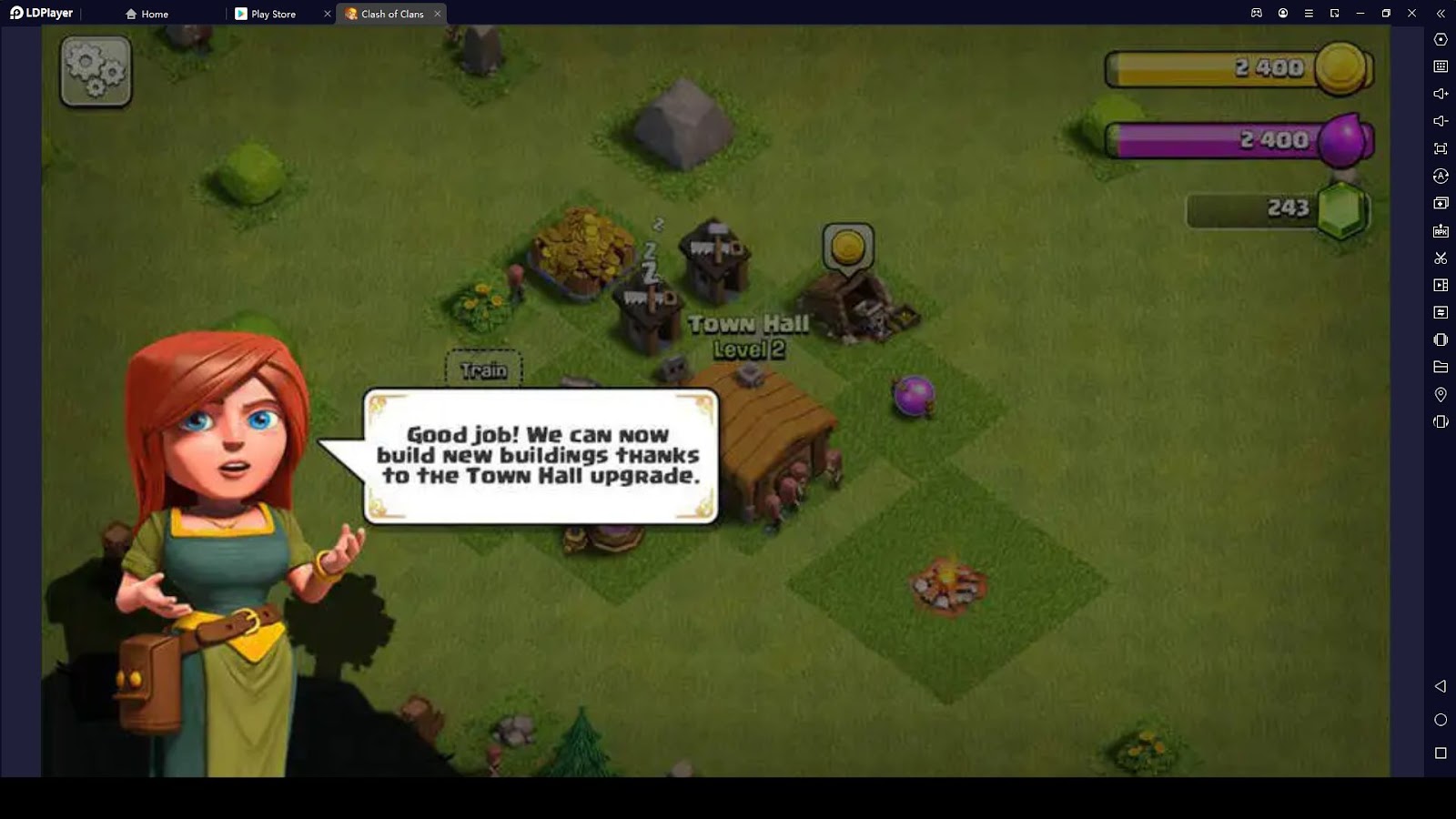Advance the villager's speech bubble dialogue
This screenshot has width=1456, height=819.
(541, 456)
